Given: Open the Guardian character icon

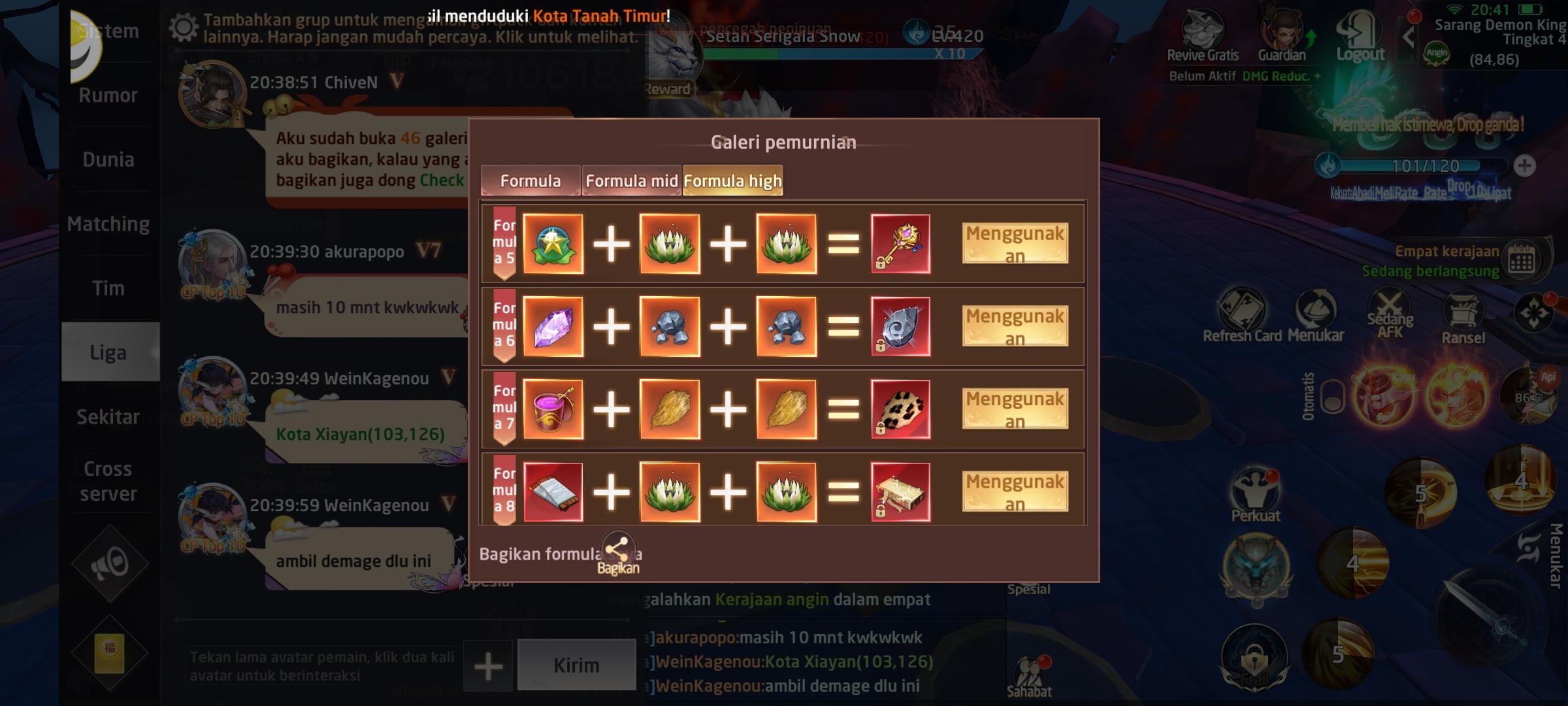Looking at the screenshot, I should click(1283, 29).
